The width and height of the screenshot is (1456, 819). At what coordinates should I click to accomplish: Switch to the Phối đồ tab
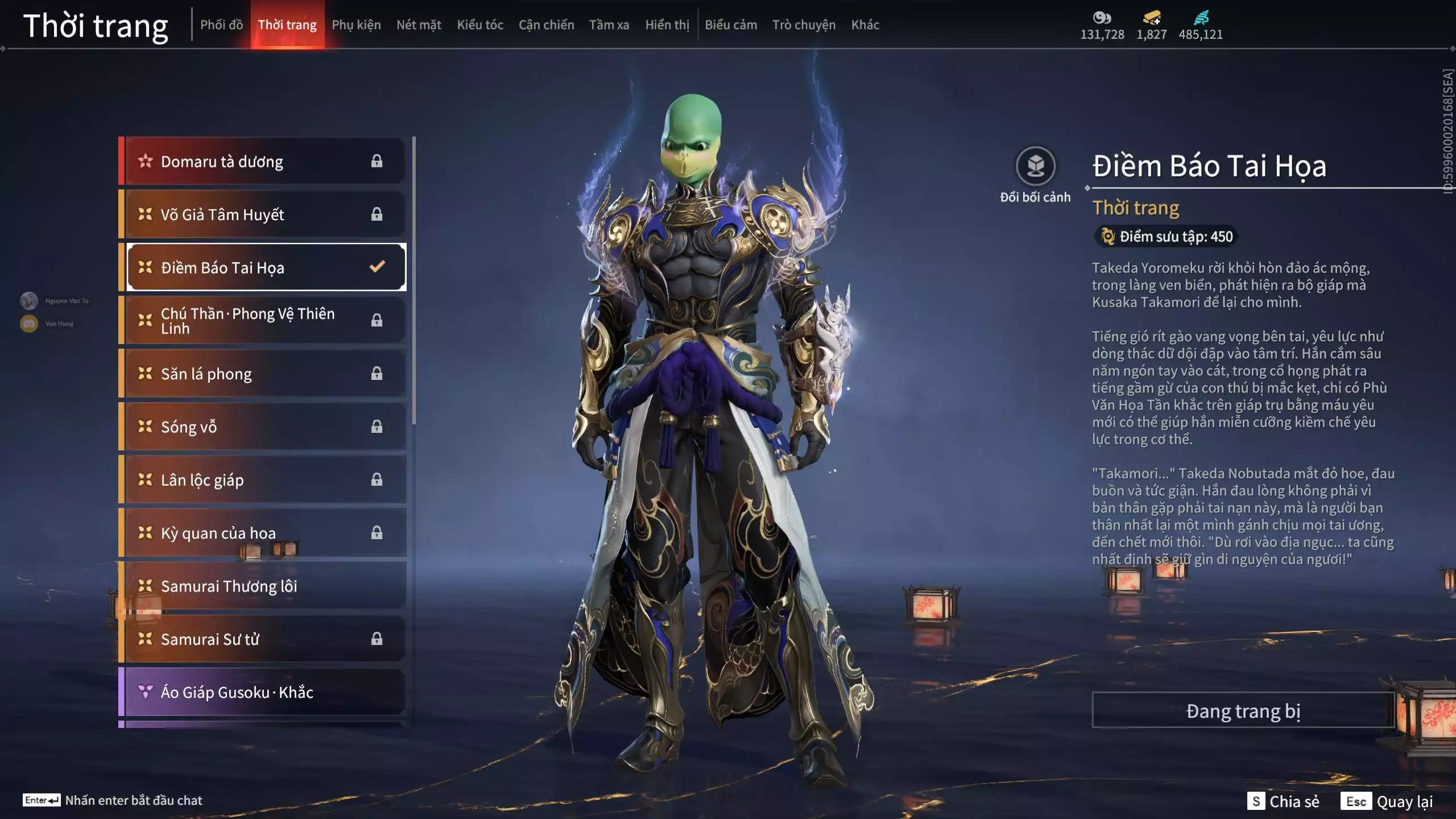221,24
